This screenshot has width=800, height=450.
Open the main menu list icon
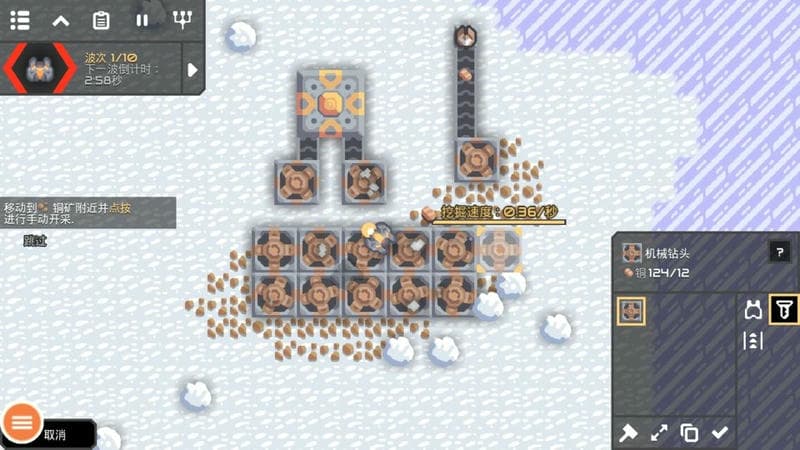click(20, 19)
